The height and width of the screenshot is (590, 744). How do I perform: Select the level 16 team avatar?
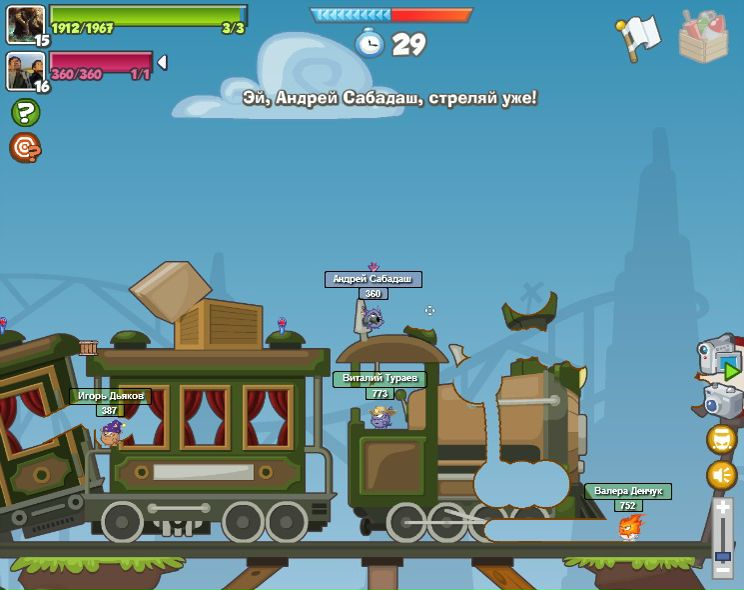click(25, 70)
